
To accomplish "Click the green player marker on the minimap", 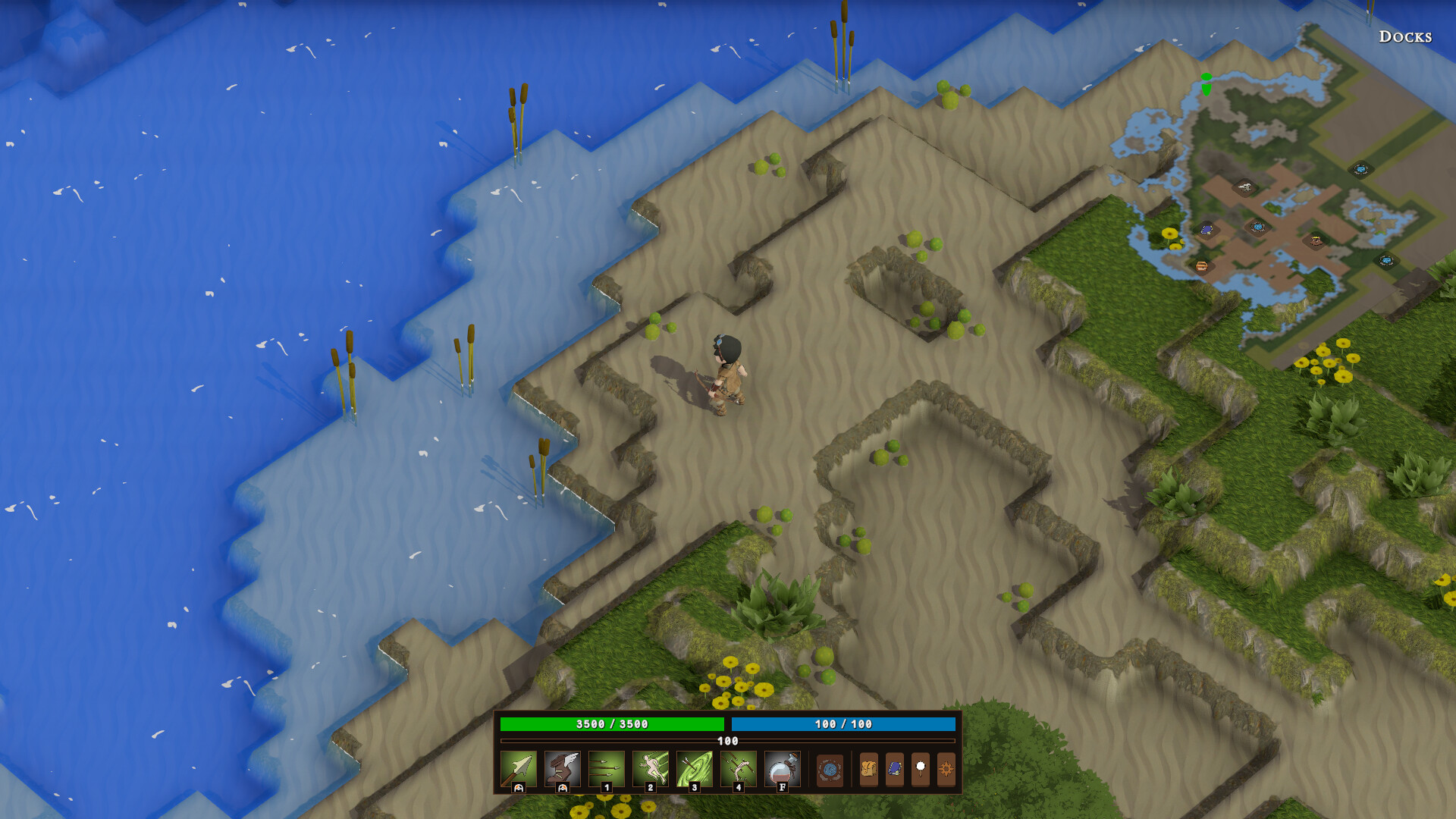I will pyautogui.click(x=1207, y=86).
